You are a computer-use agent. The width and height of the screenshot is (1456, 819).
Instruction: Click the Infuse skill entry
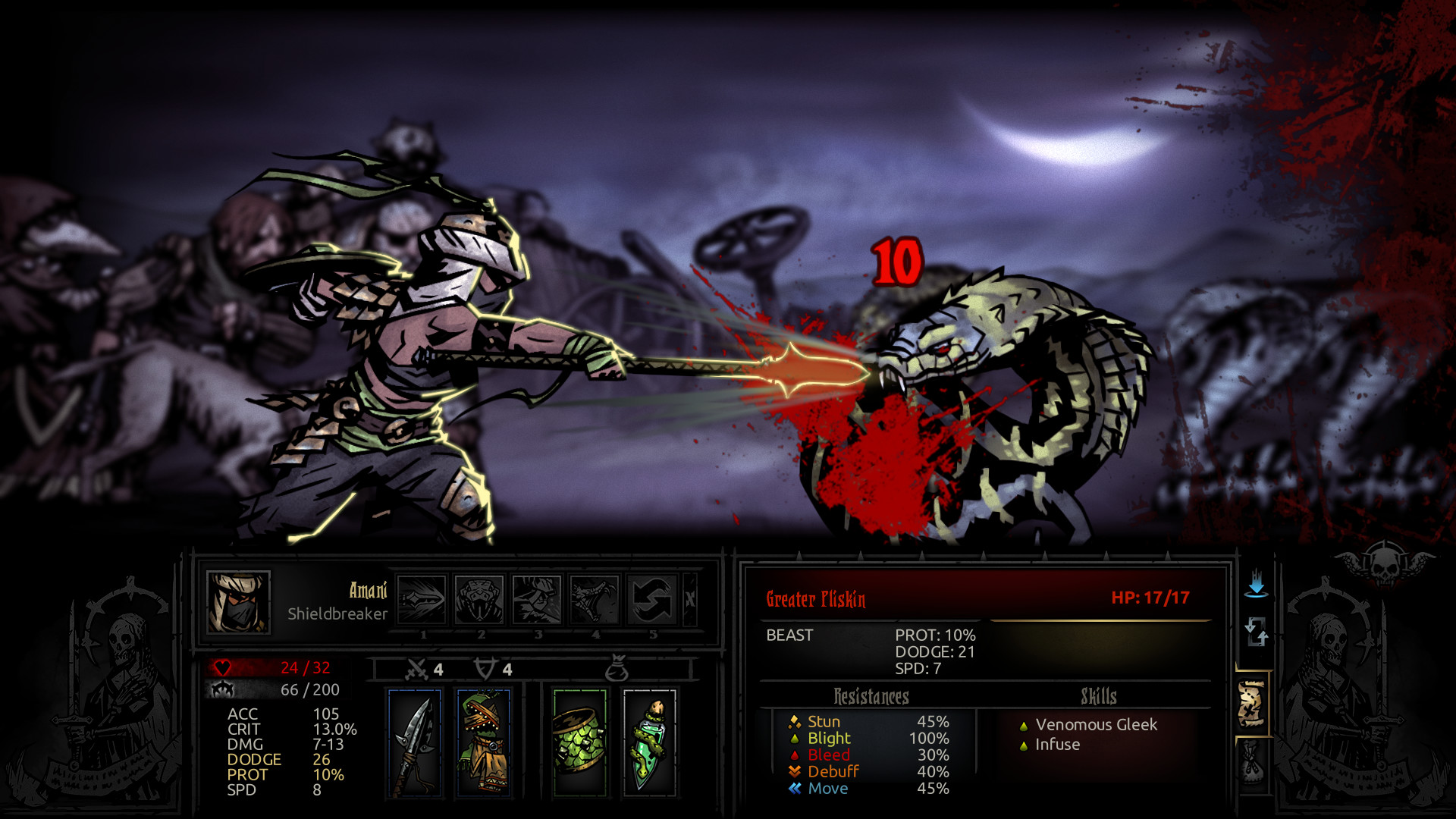[x=1056, y=745]
